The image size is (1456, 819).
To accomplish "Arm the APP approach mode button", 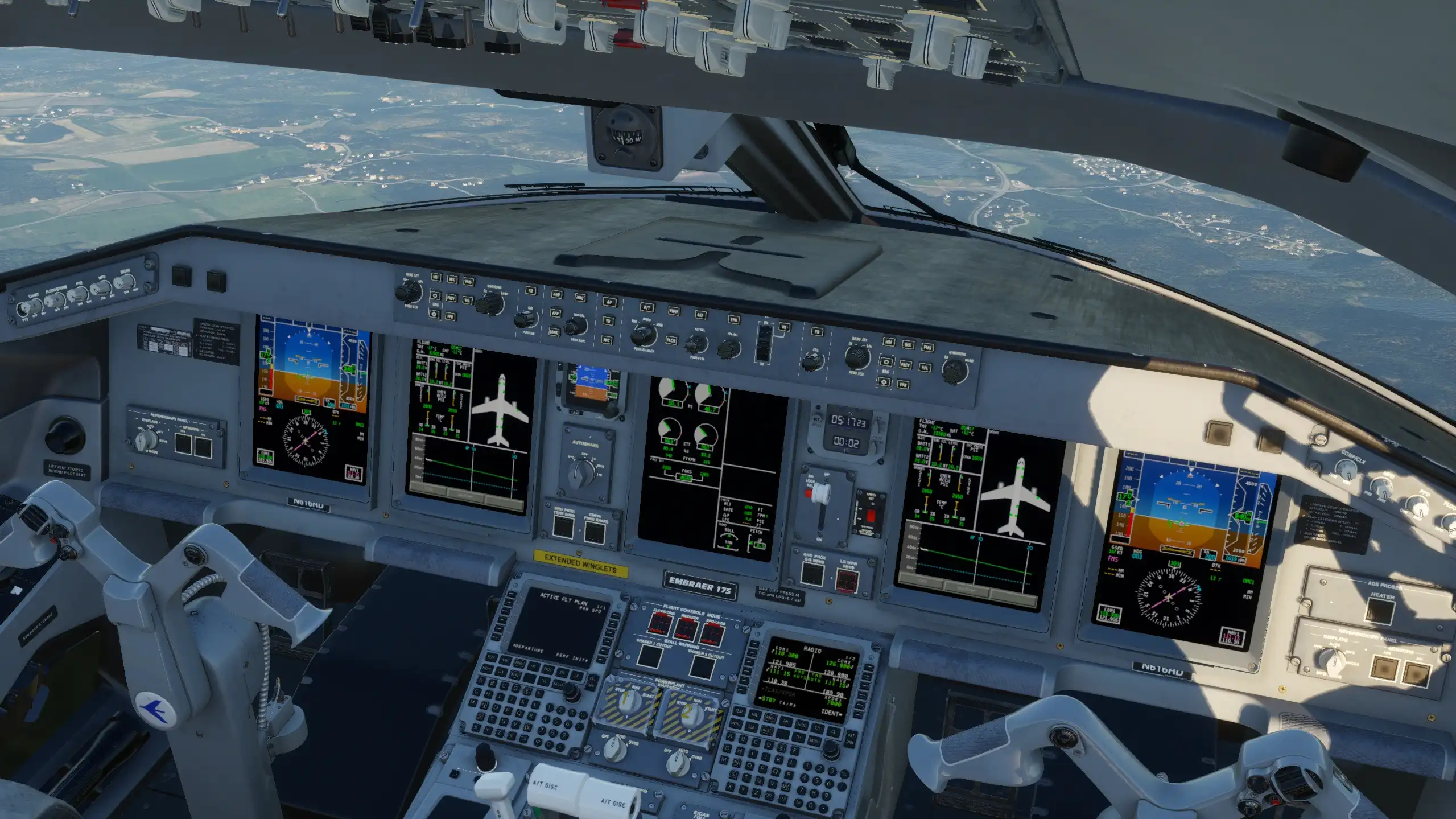I will pos(555,313).
